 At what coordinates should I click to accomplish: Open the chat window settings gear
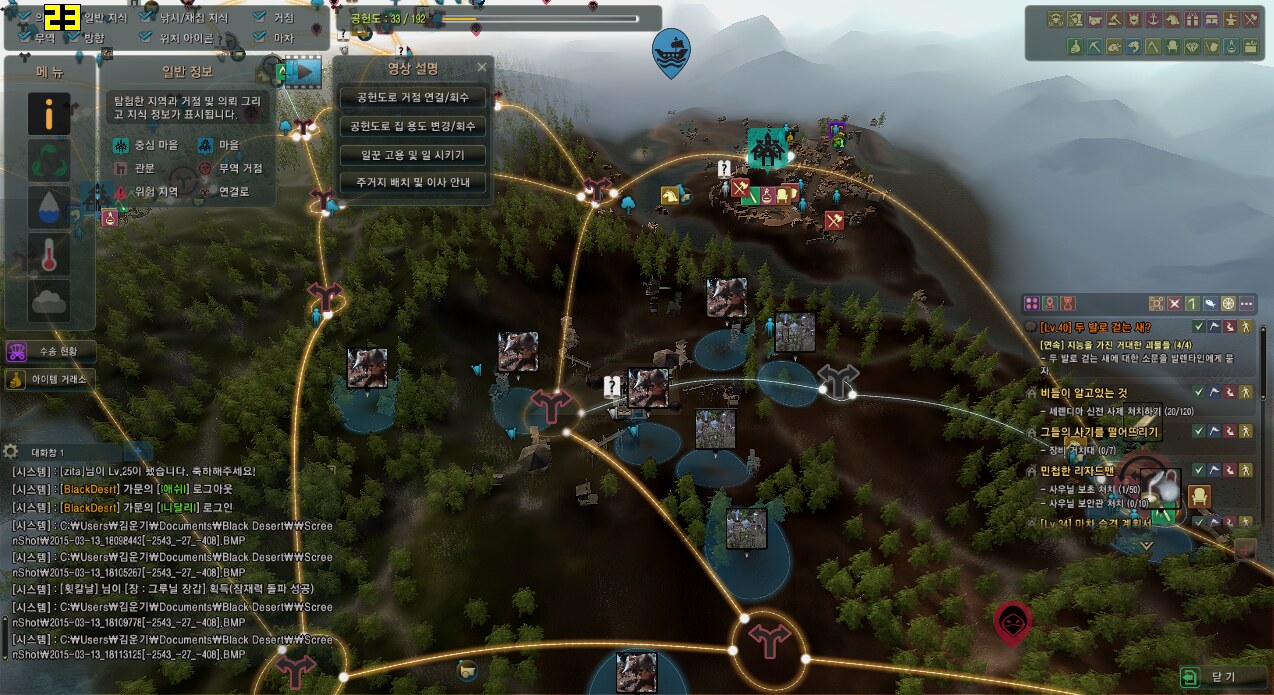[x=11, y=451]
